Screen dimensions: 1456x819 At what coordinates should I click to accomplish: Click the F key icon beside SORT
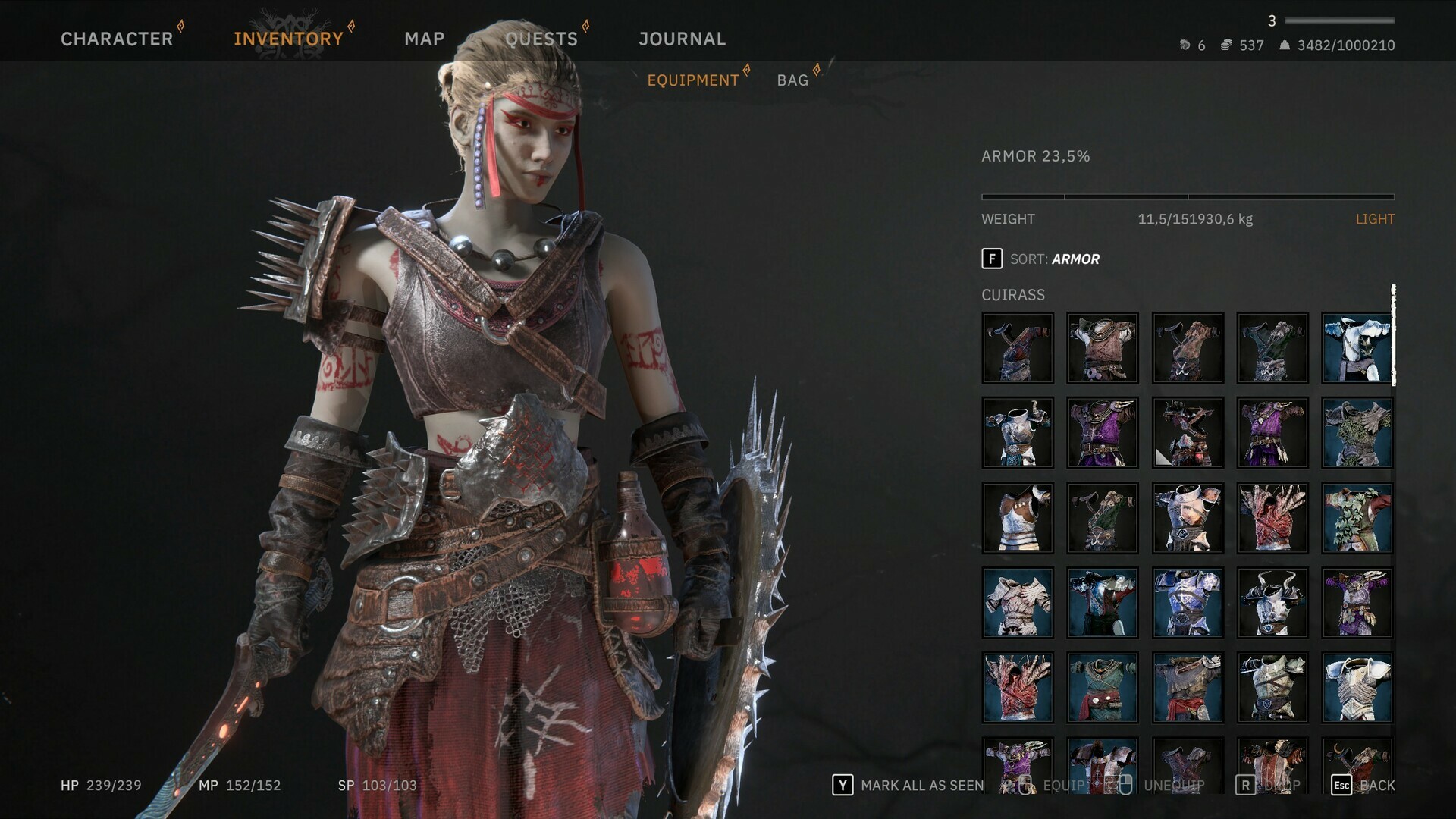[x=992, y=259]
